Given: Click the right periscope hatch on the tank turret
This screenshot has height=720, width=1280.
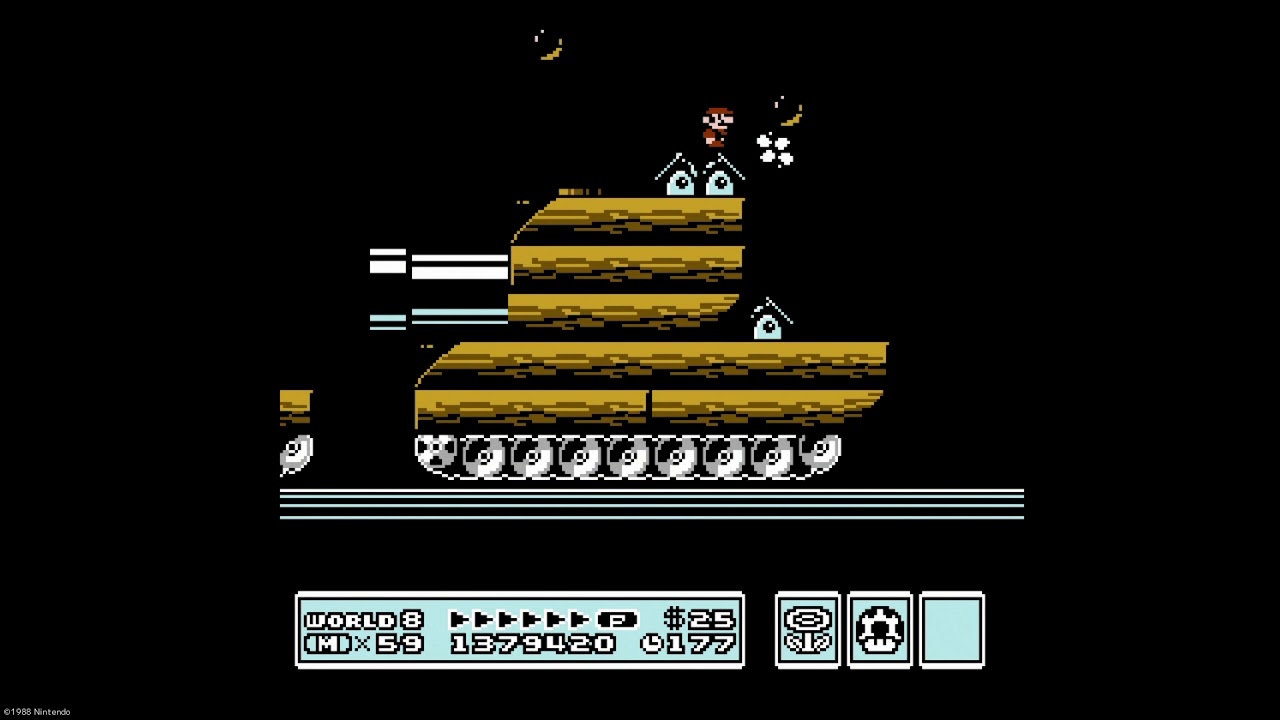Looking at the screenshot, I should (x=722, y=180).
